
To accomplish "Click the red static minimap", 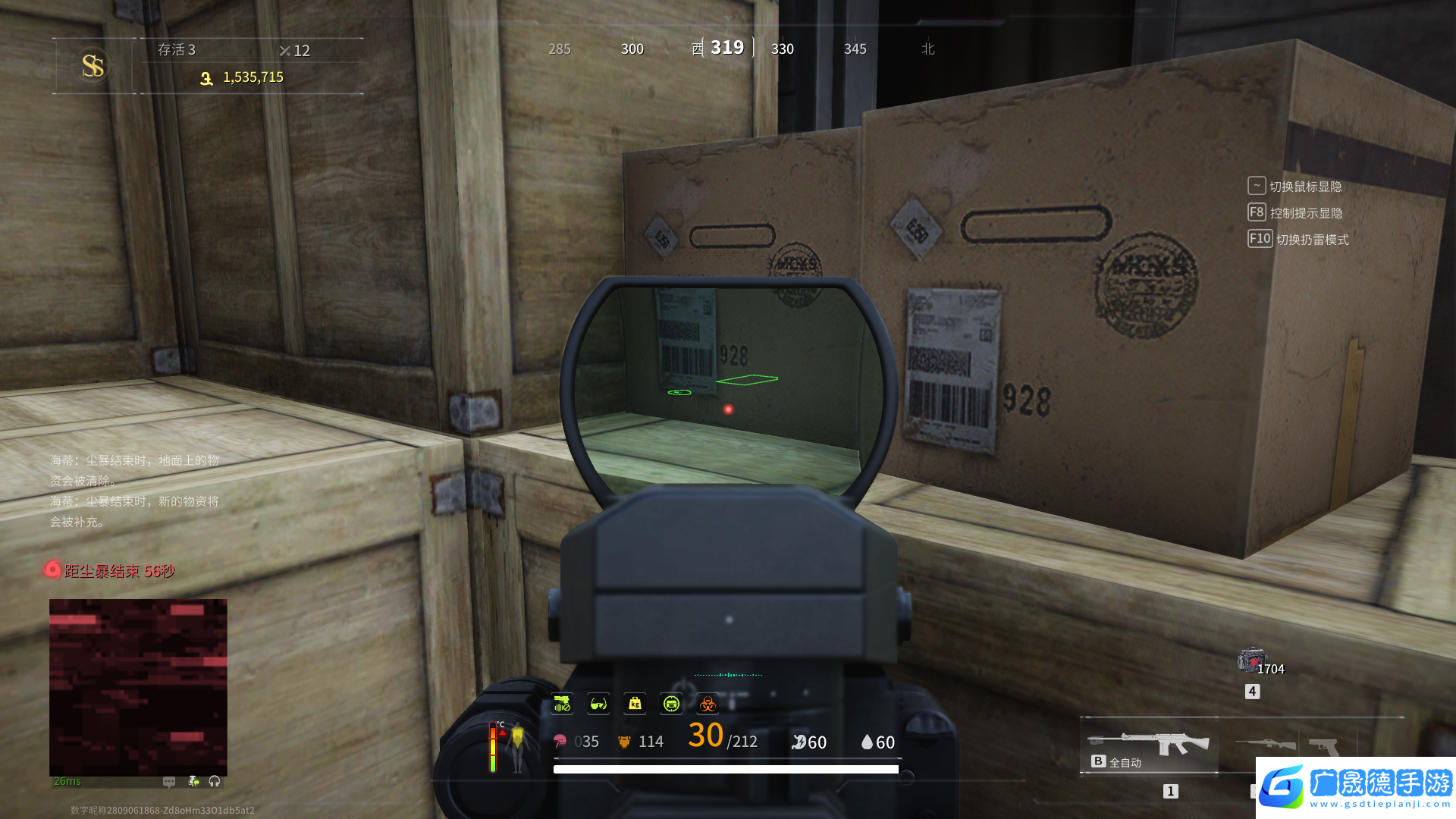I will coord(138,686).
